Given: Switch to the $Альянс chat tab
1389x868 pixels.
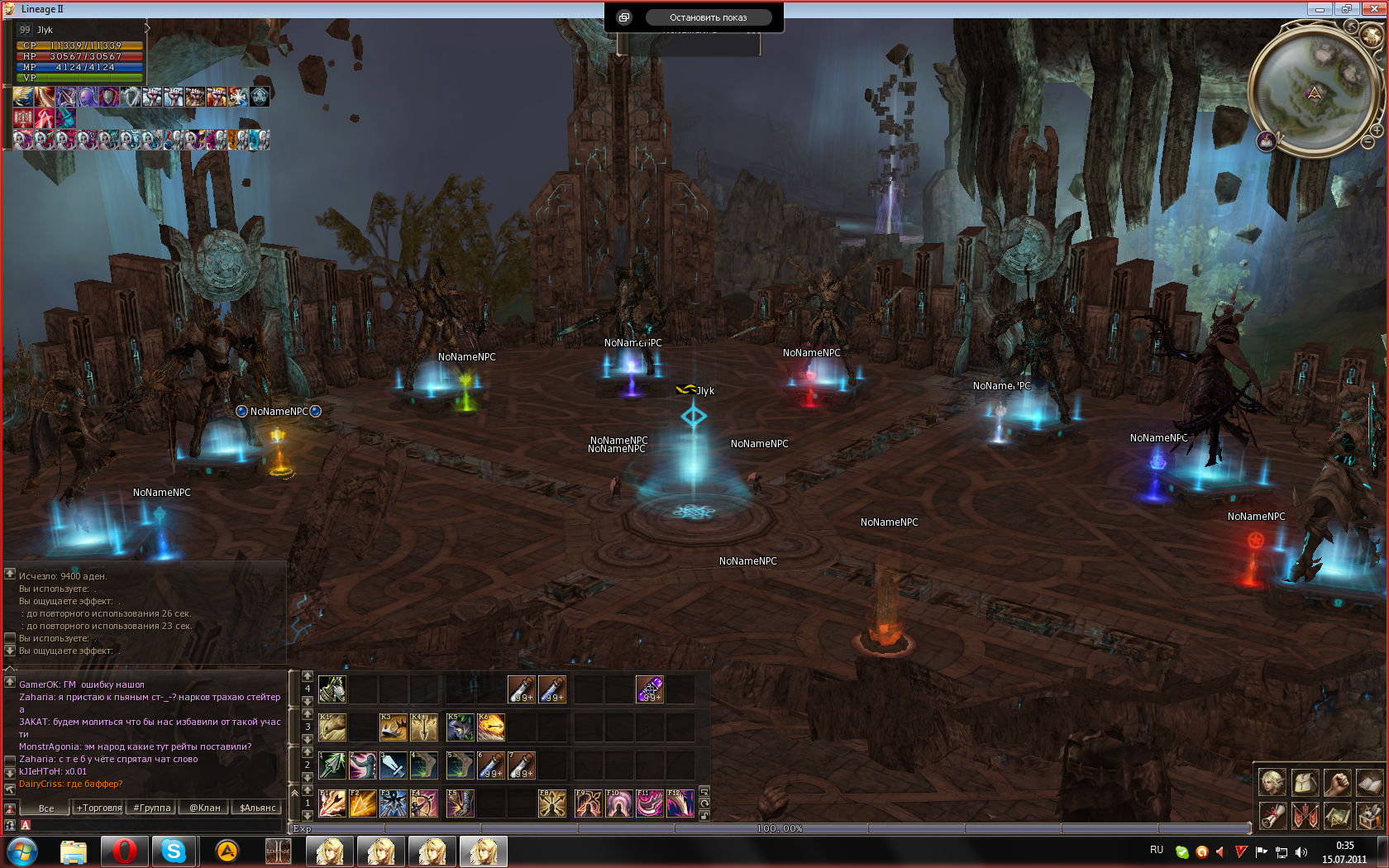Looking at the screenshot, I should (x=257, y=808).
